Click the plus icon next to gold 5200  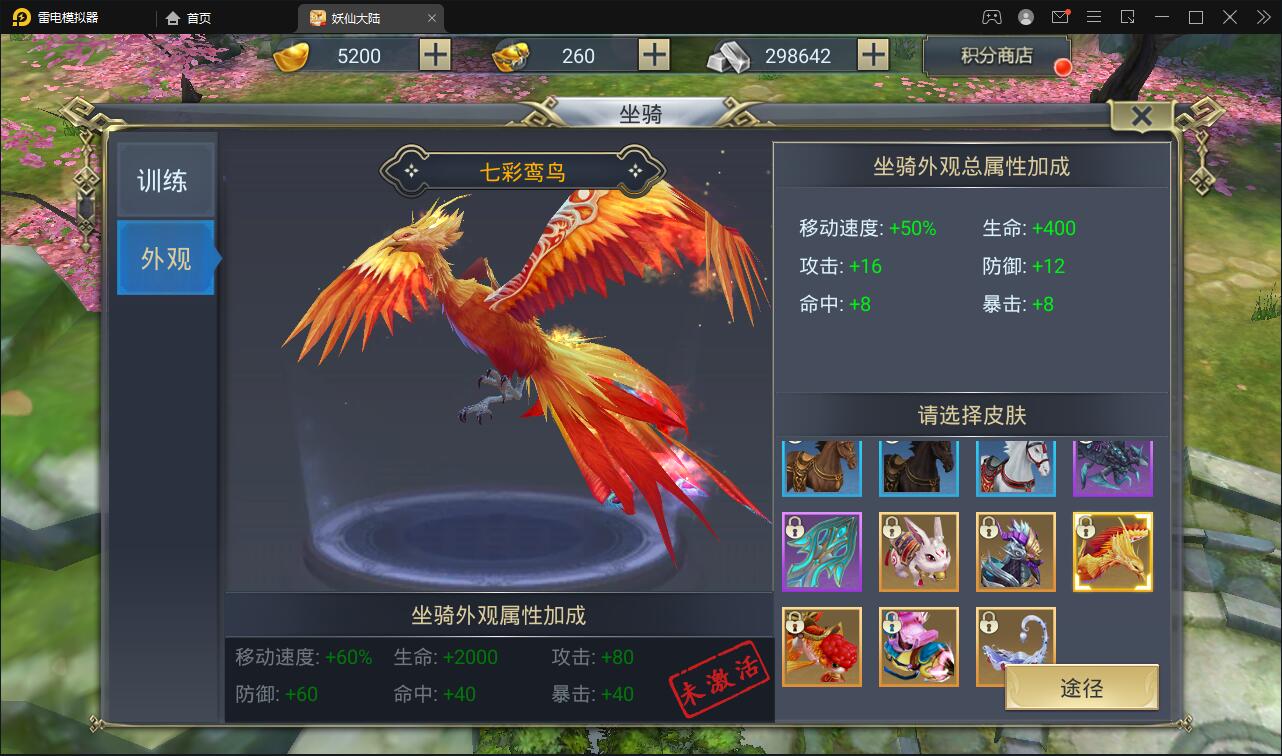tap(434, 55)
